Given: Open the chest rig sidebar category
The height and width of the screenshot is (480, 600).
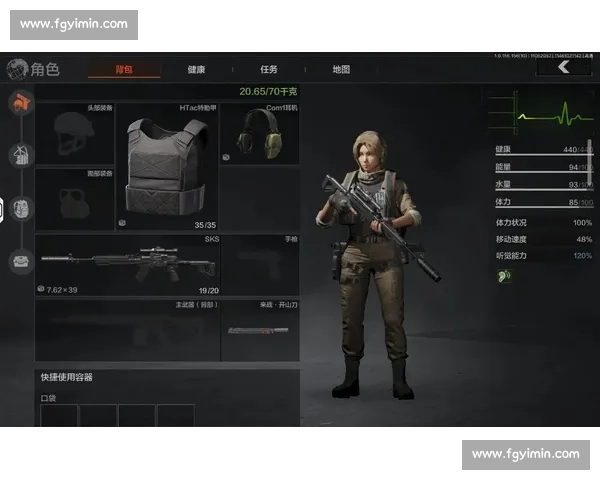Looking at the screenshot, I should pos(20,155).
